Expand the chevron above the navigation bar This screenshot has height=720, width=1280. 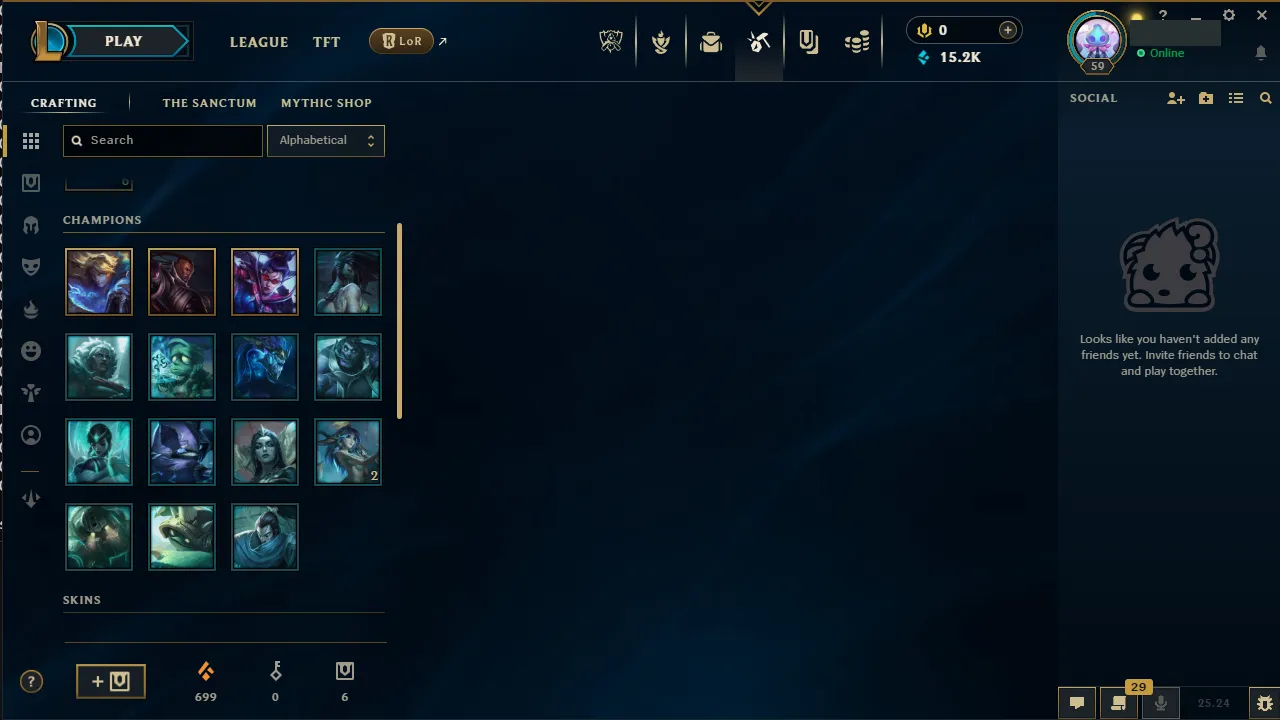[759, 7]
